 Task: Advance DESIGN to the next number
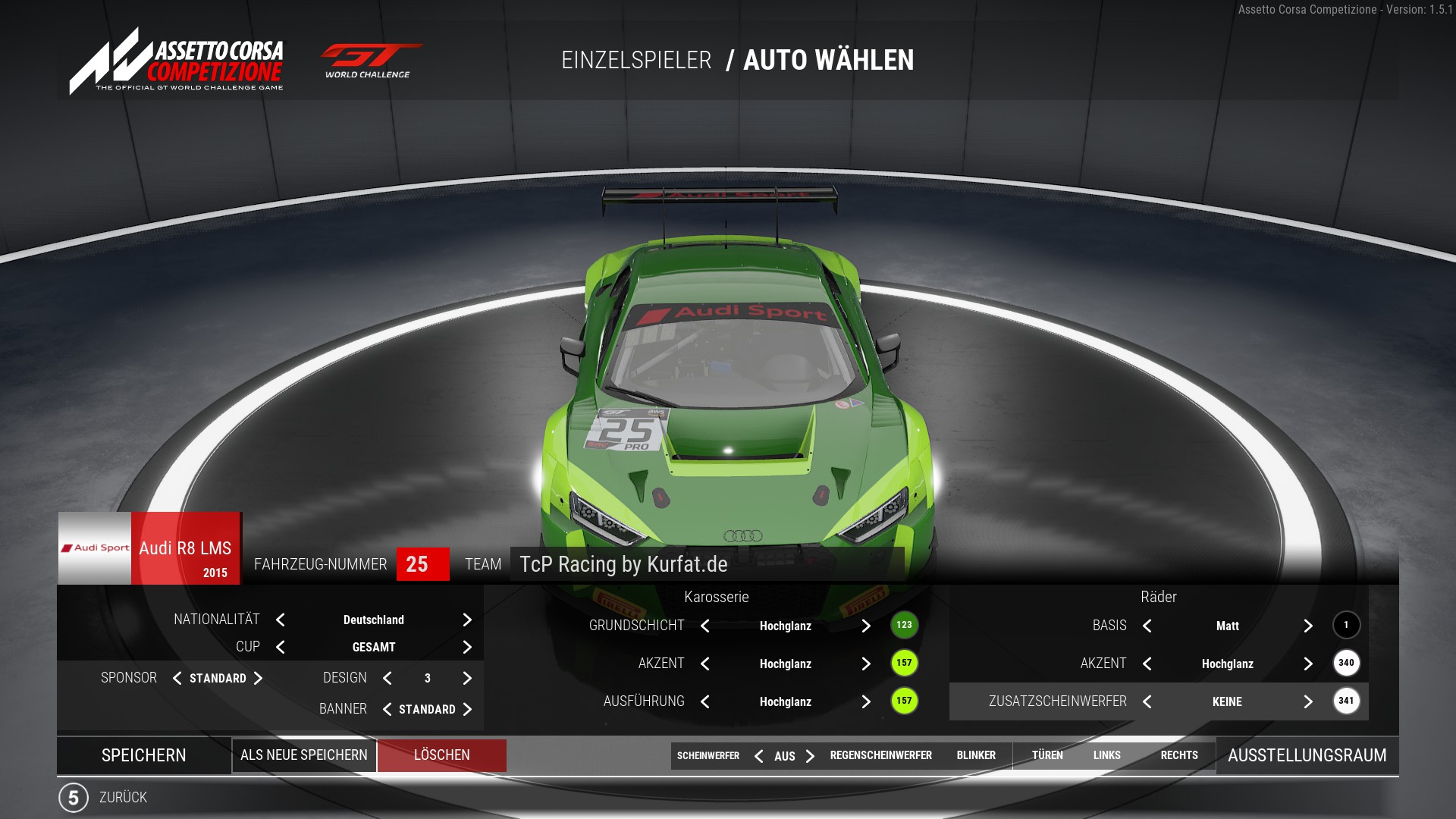(467, 679)
